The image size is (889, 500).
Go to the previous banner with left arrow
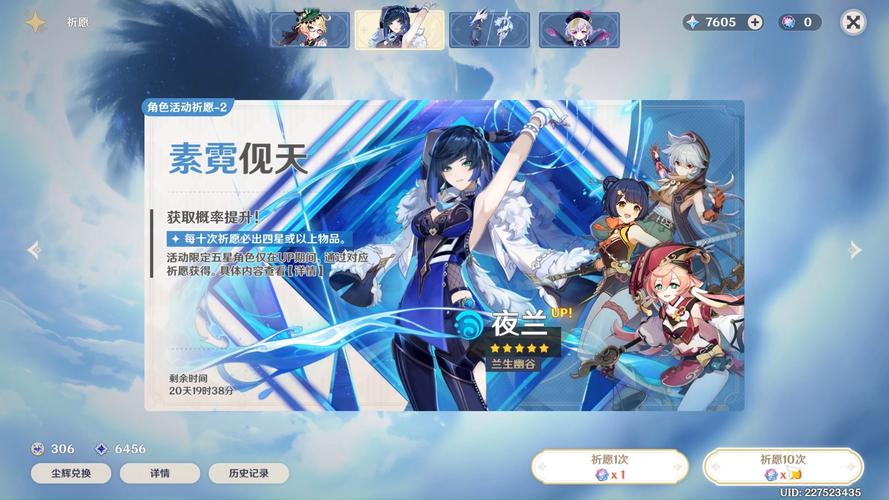pyautogui.click(x=34, y=249)
